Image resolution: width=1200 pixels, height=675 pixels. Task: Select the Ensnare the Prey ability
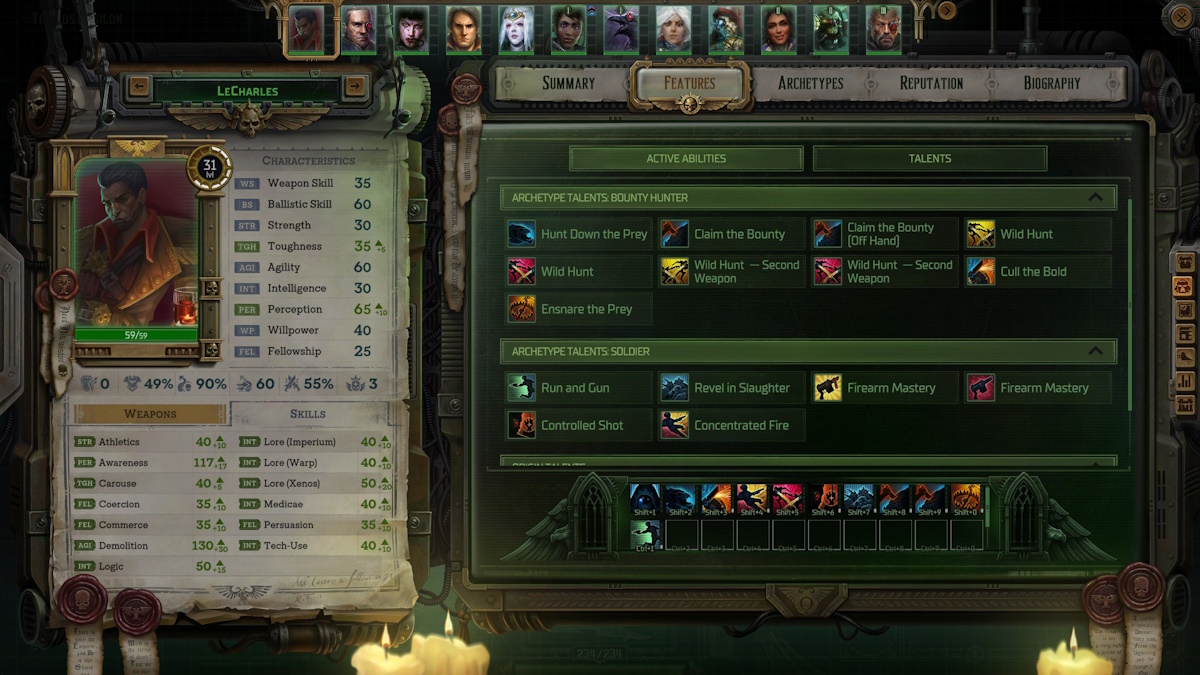579,310
